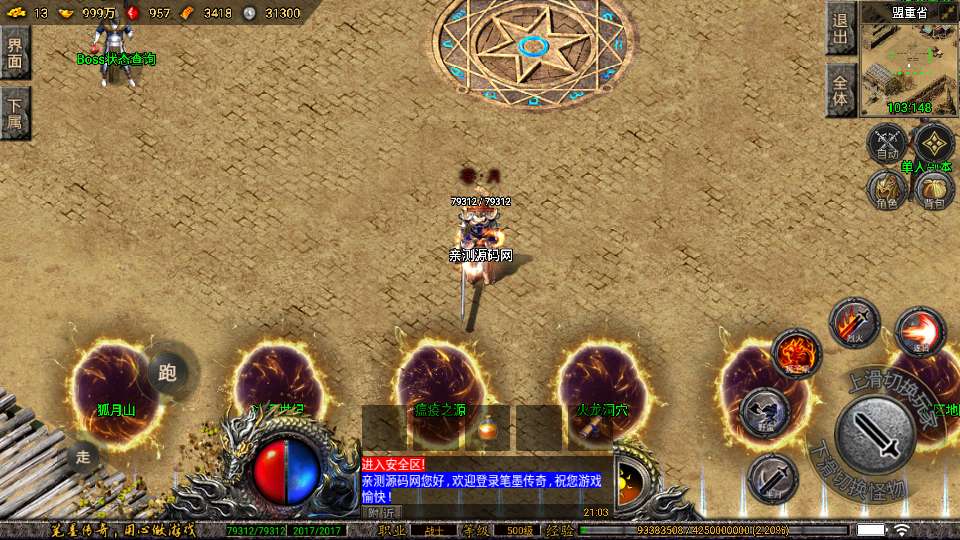Toggle 自动 auto-combat
Image resolution: width=960 pixels, height=540 pixels.
pyautogui.click(x=886, y=144)
